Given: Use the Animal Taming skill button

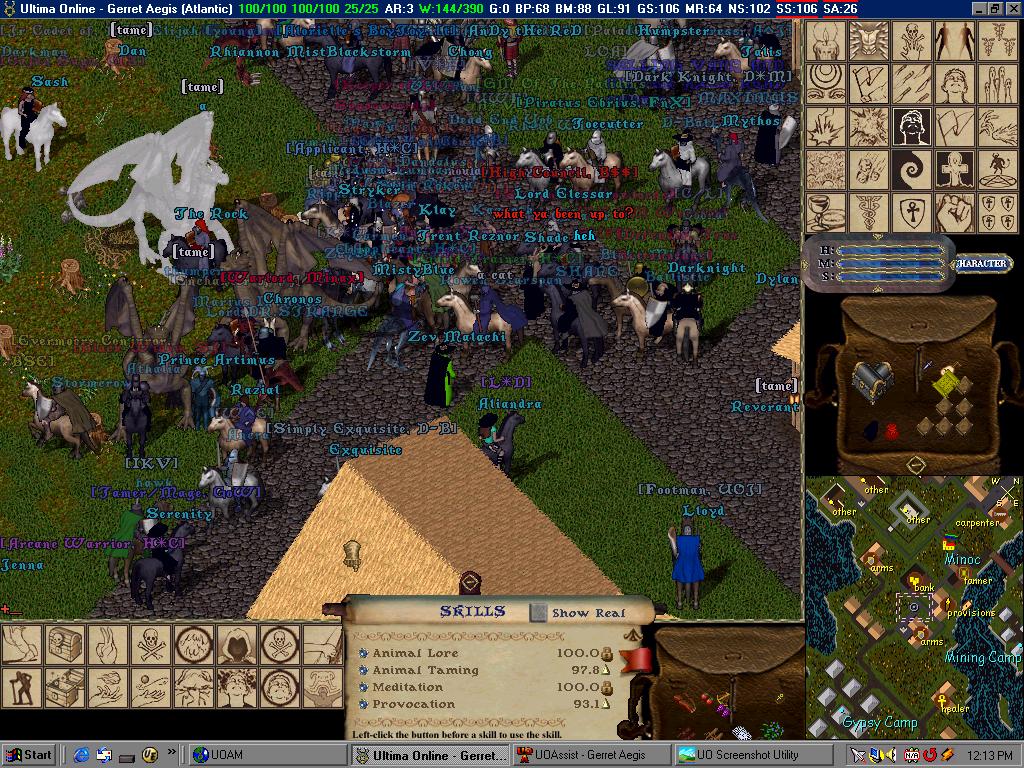Looking at the screenshot, I should click(x=363, y=670).
